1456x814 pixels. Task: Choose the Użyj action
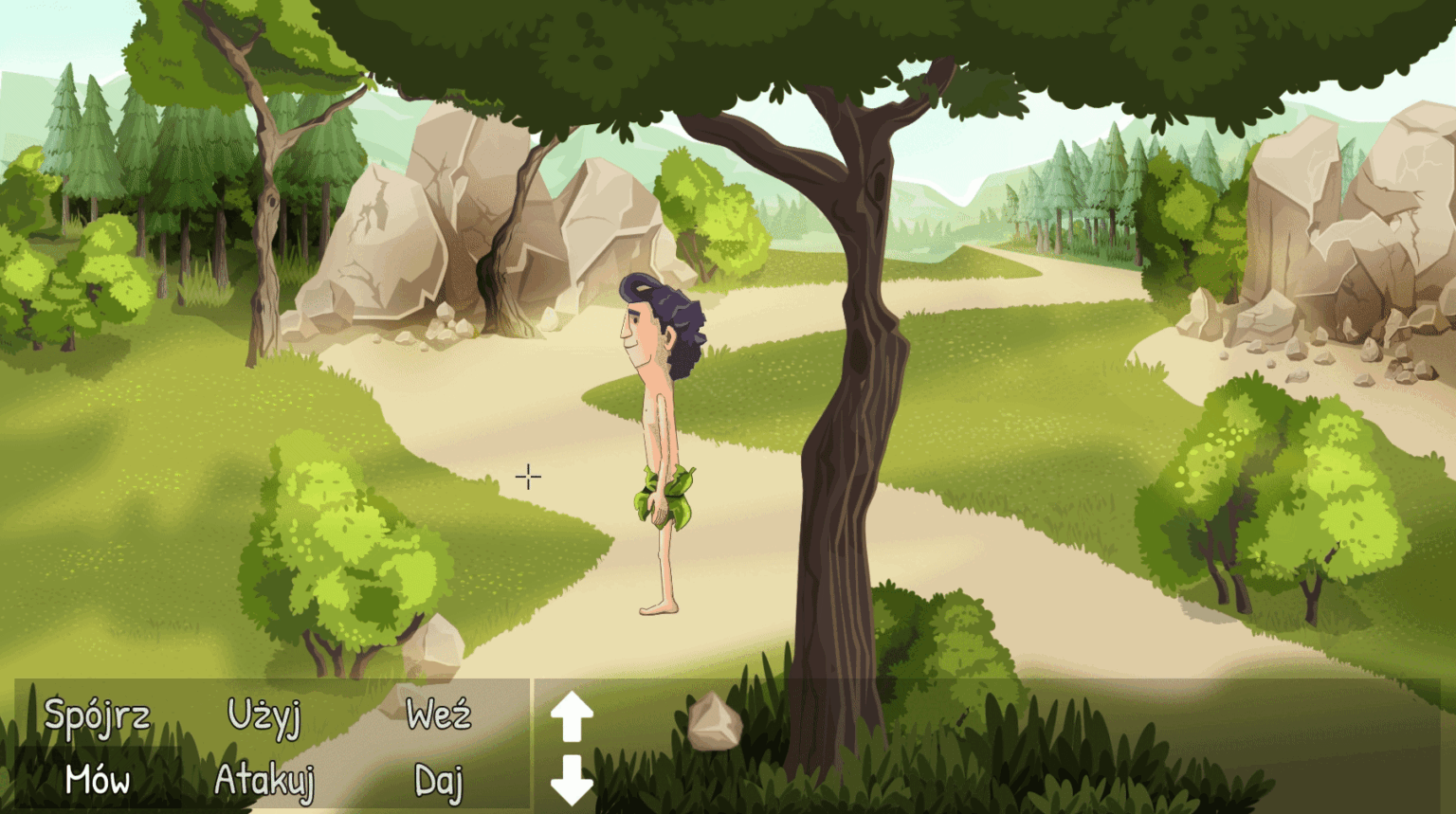pyautogui.click(x=264, y=717)
